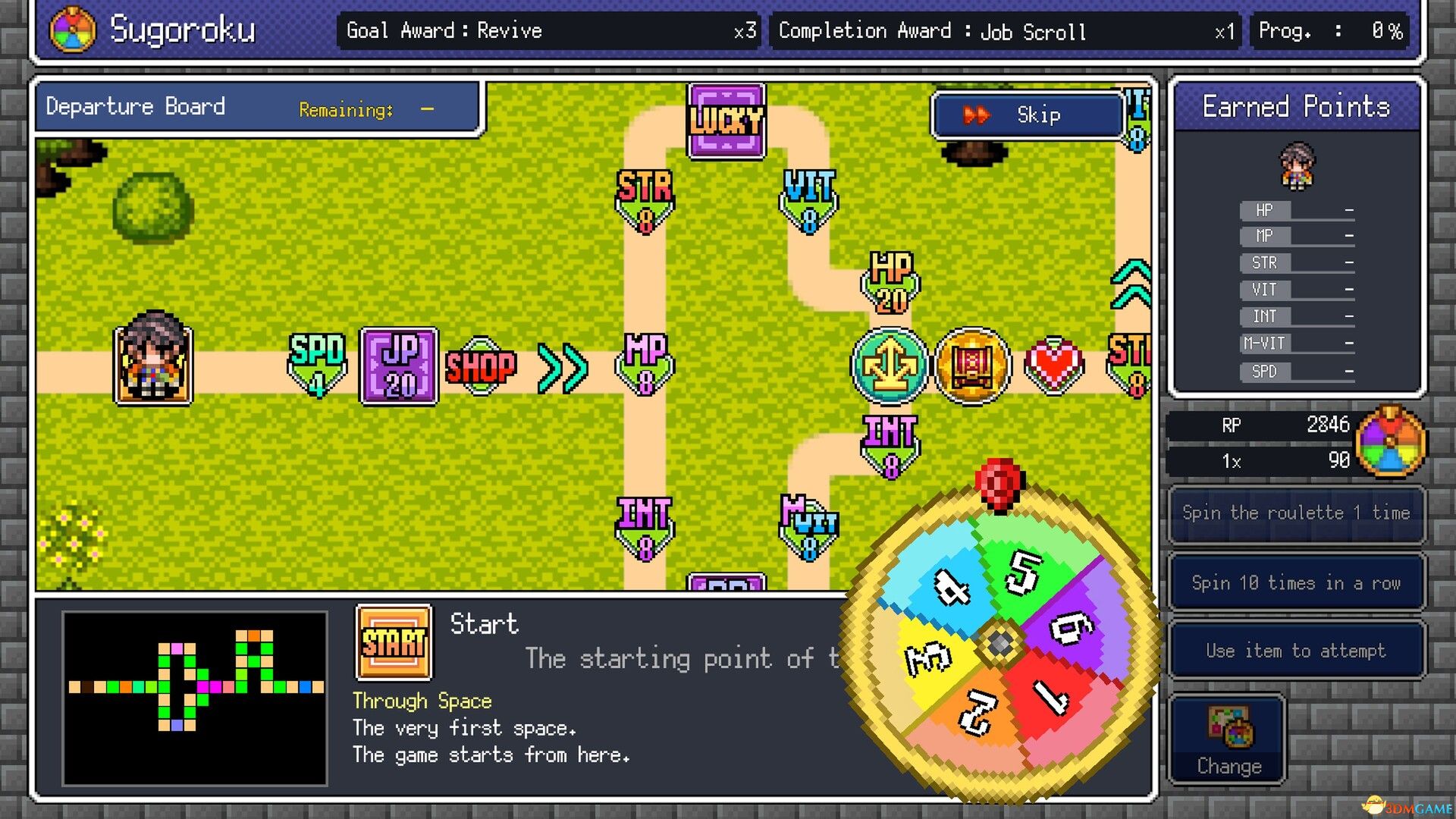1456x819 pixels.
Task: Select the START space icon in description panel
Action: 394,644
